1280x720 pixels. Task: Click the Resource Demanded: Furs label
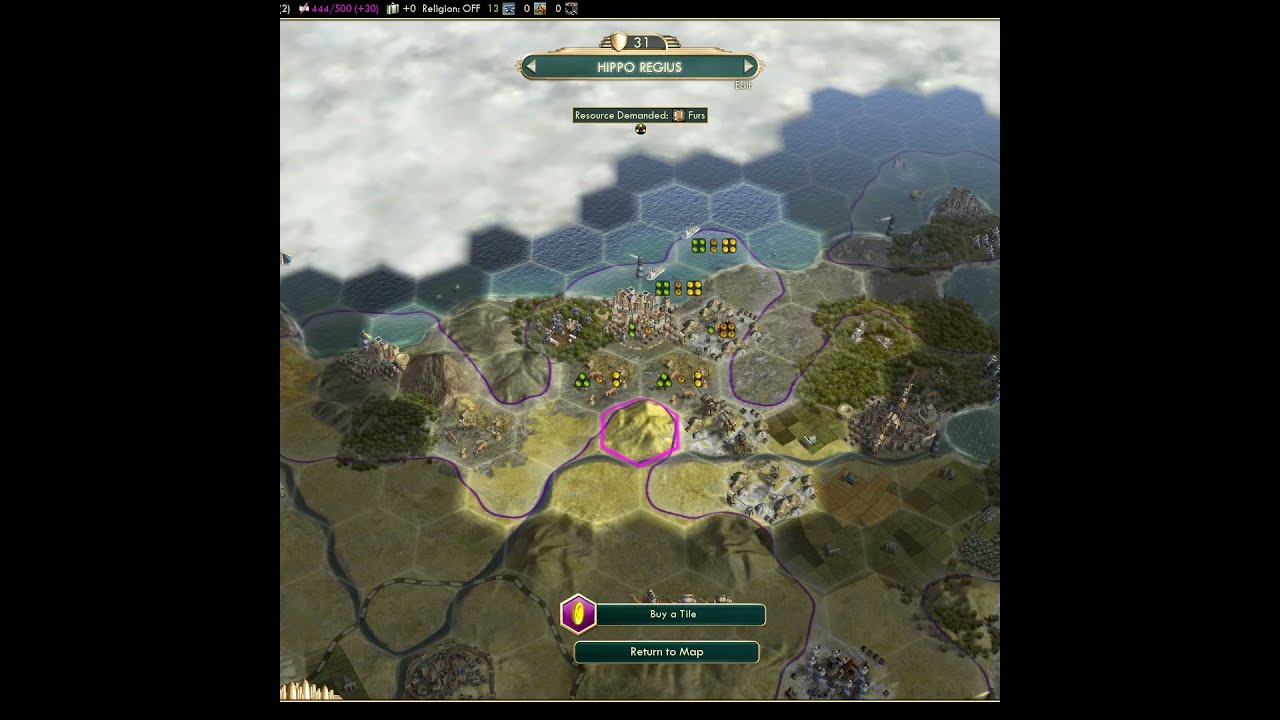640,115
